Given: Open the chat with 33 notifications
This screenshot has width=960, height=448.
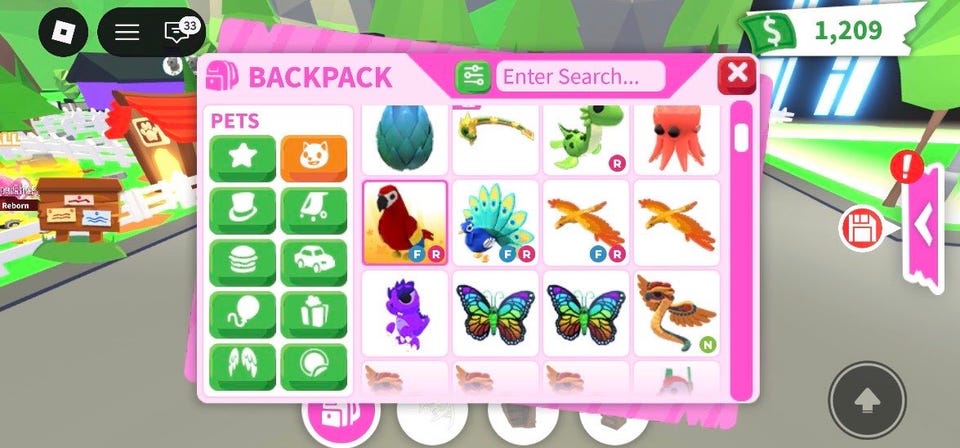Looking at the screenshot, I should 179,32.
